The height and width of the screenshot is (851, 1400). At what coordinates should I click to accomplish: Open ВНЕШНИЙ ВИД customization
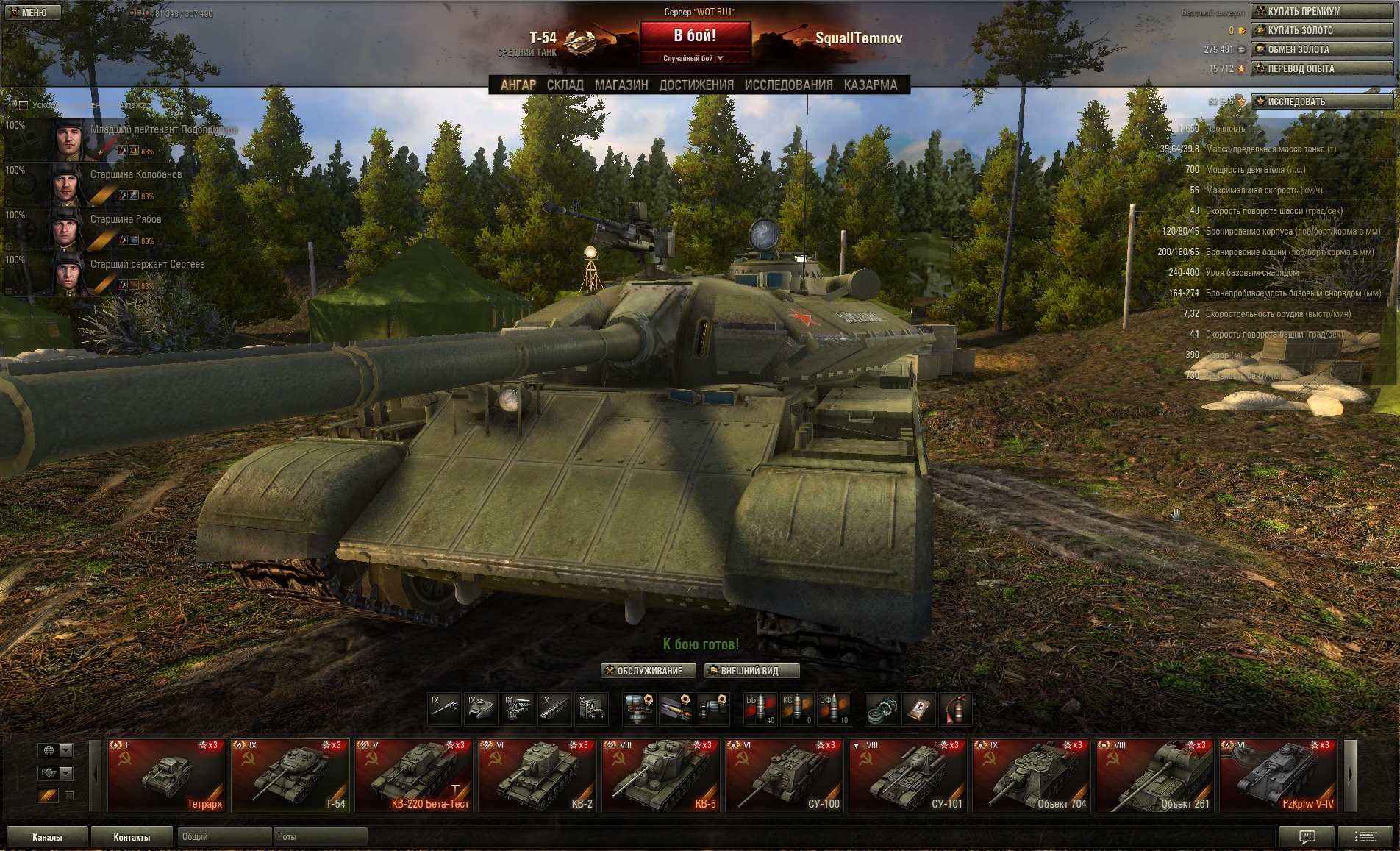(x=751, y=671)
